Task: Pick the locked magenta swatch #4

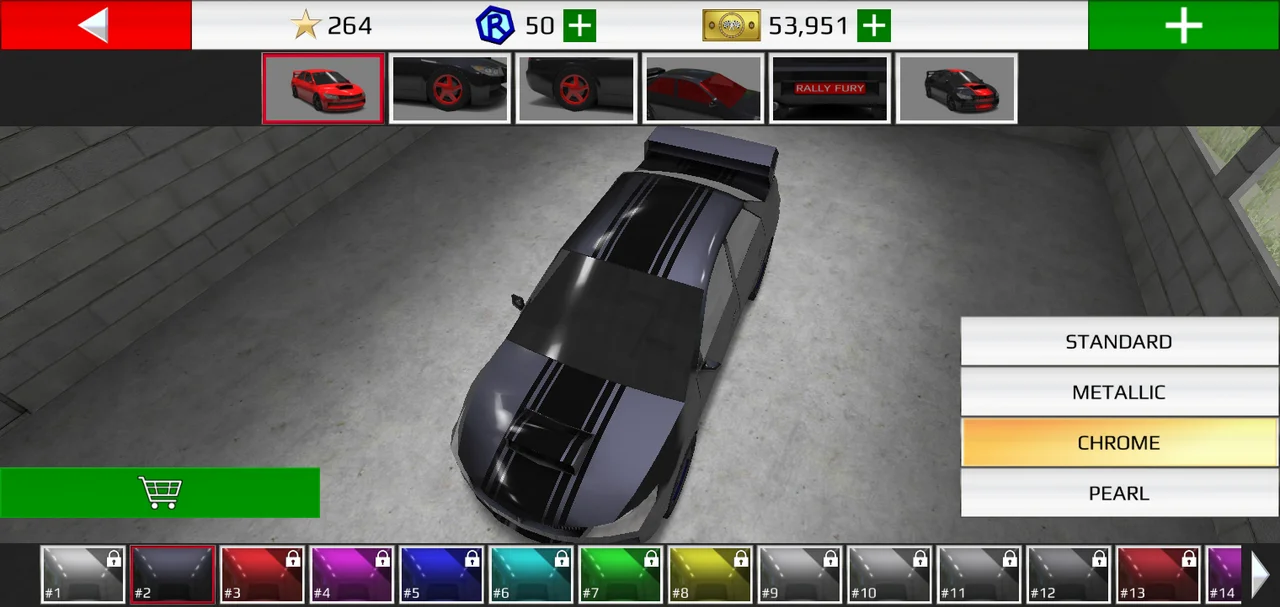Action: (352, 575)
